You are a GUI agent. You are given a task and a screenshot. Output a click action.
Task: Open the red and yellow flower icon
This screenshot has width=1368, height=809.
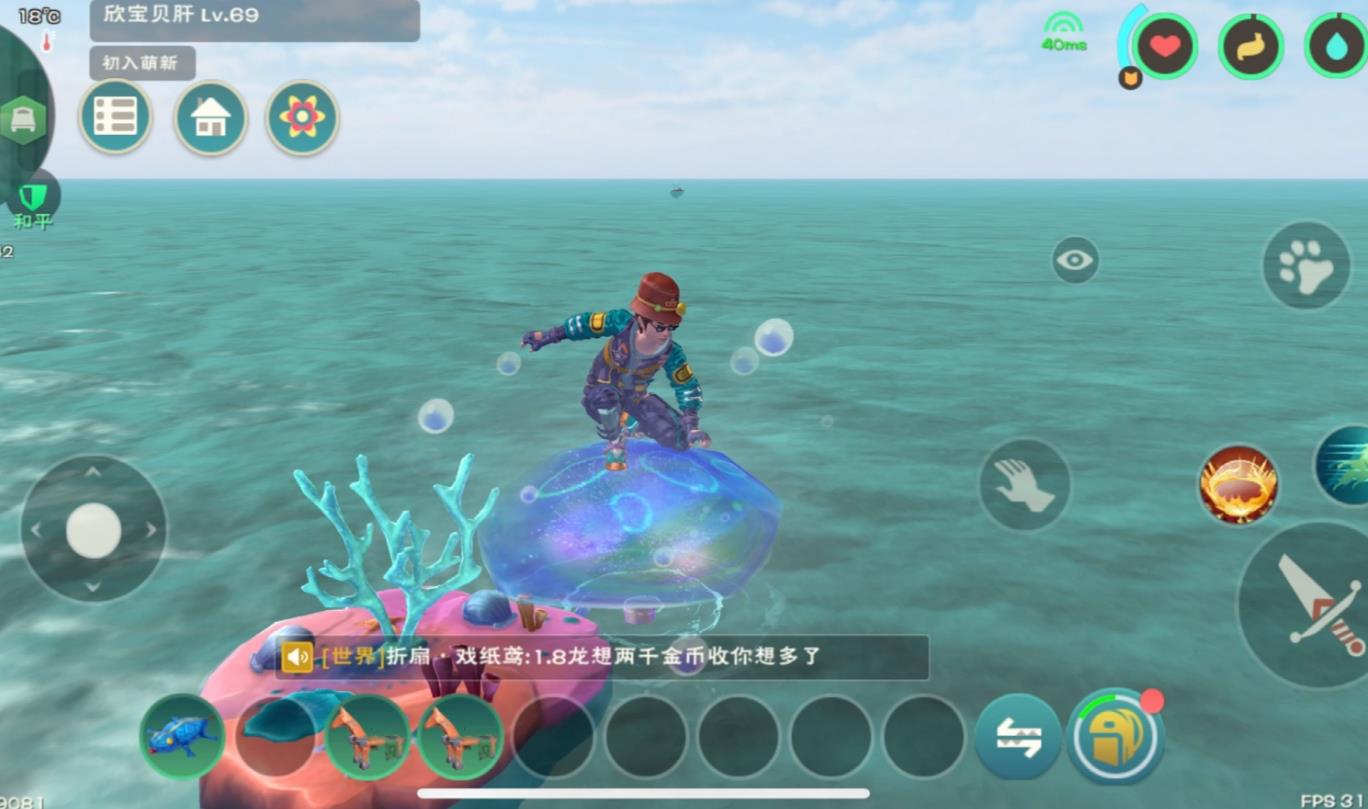click(x=302, y=118)
